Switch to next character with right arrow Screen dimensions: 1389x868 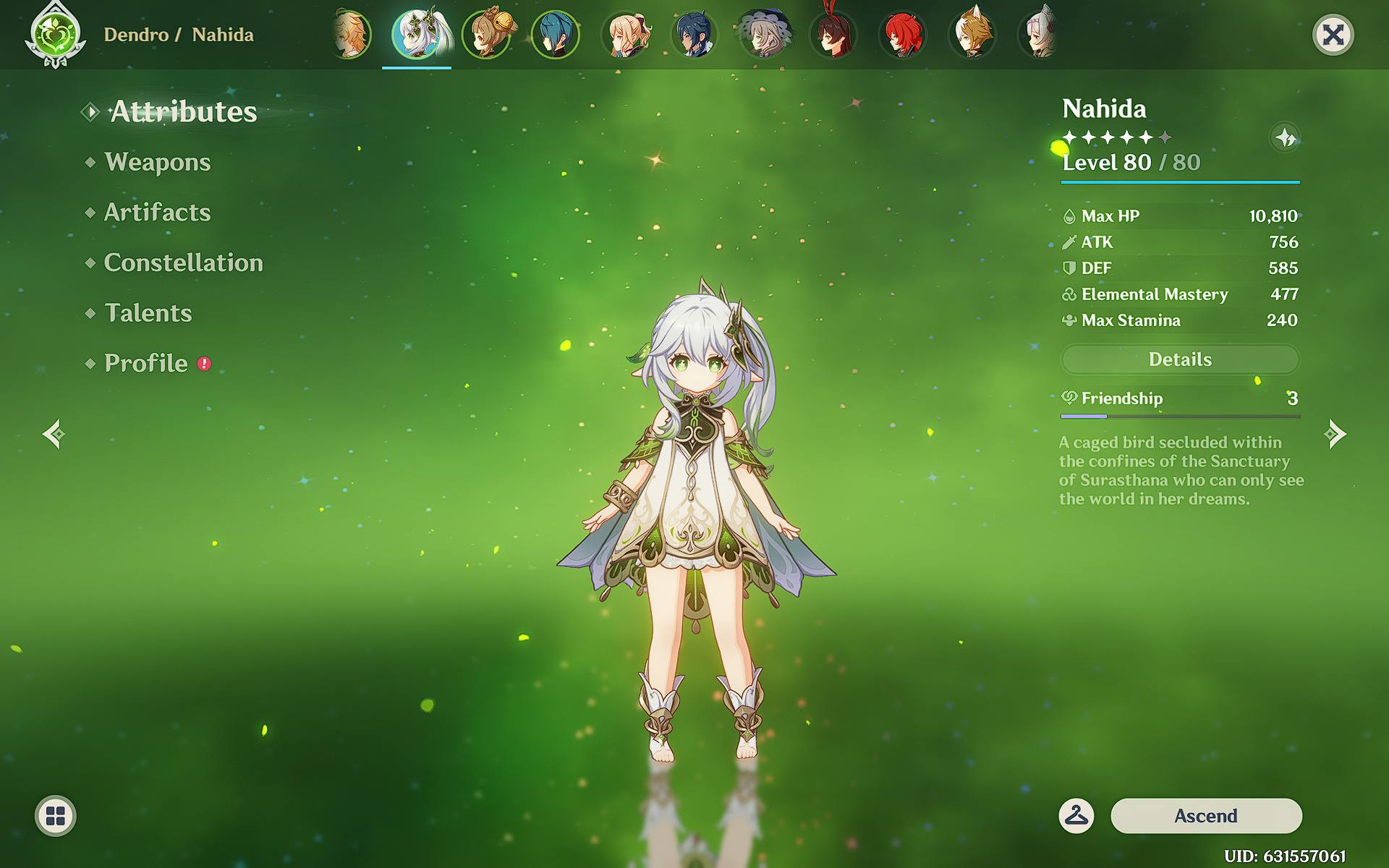1335,434
